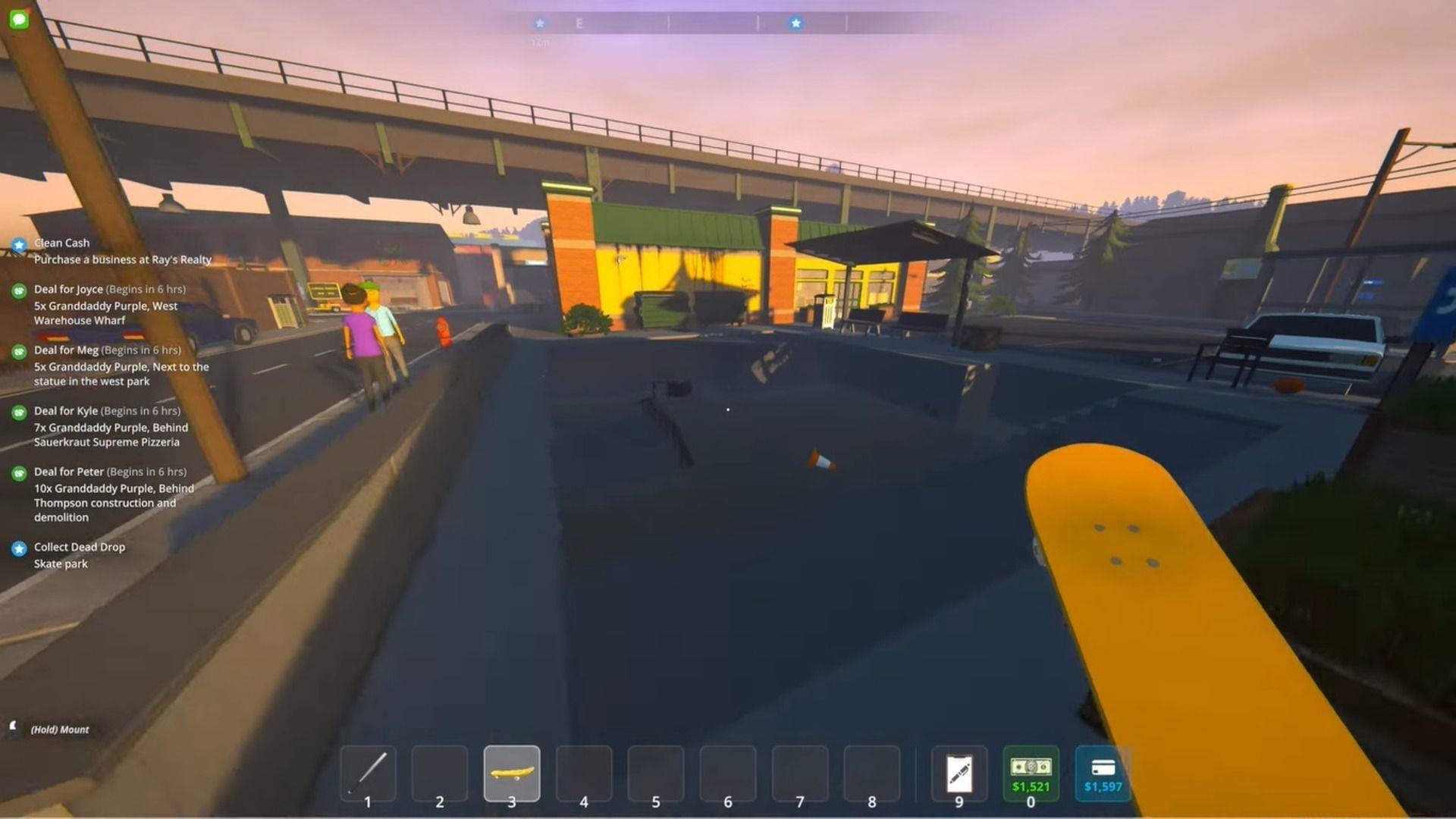Click the E objective marker on the compass
The image size is (1456, 819).
click(579, 23)
